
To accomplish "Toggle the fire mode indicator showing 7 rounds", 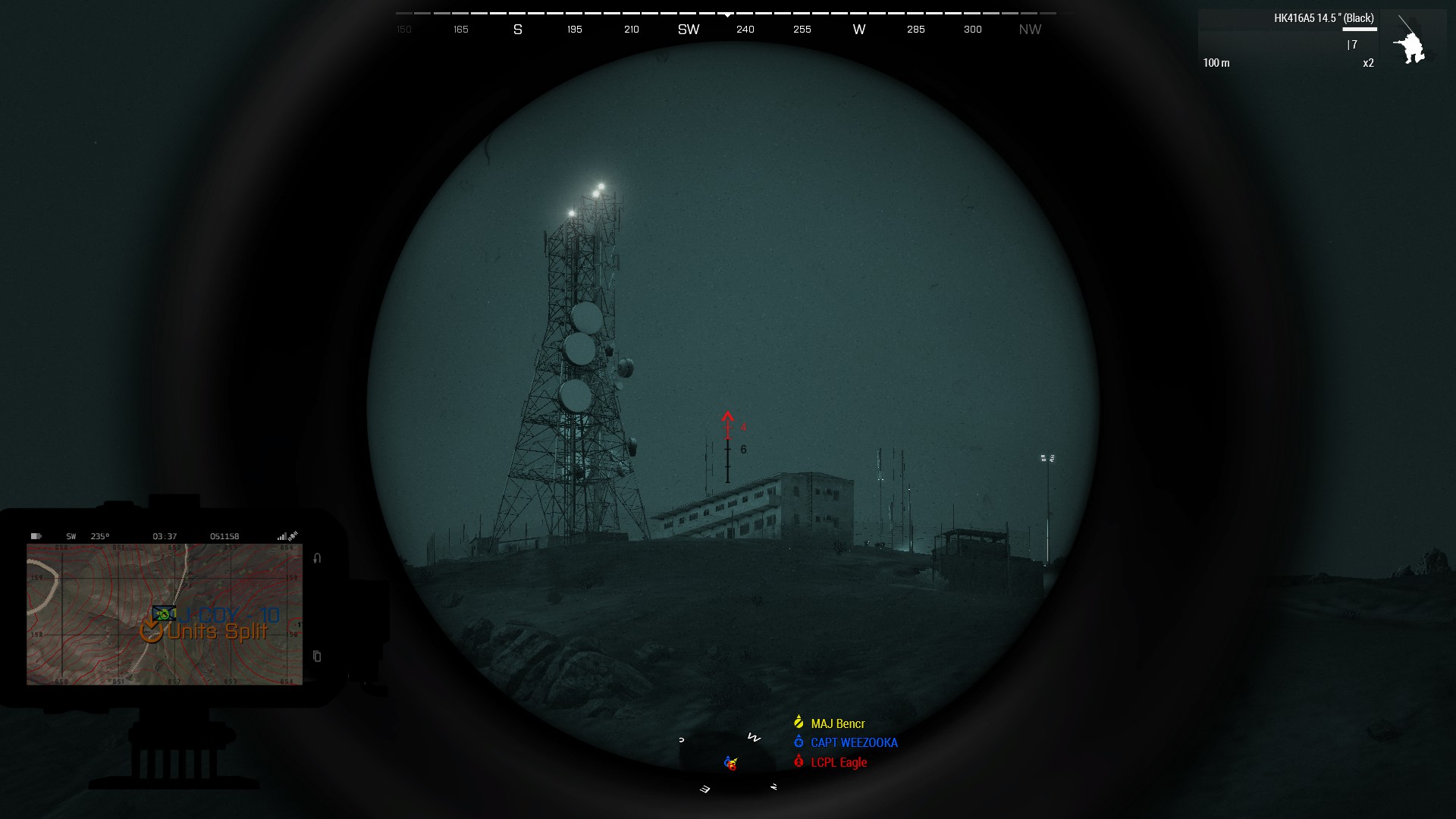I will [1353, 45].
